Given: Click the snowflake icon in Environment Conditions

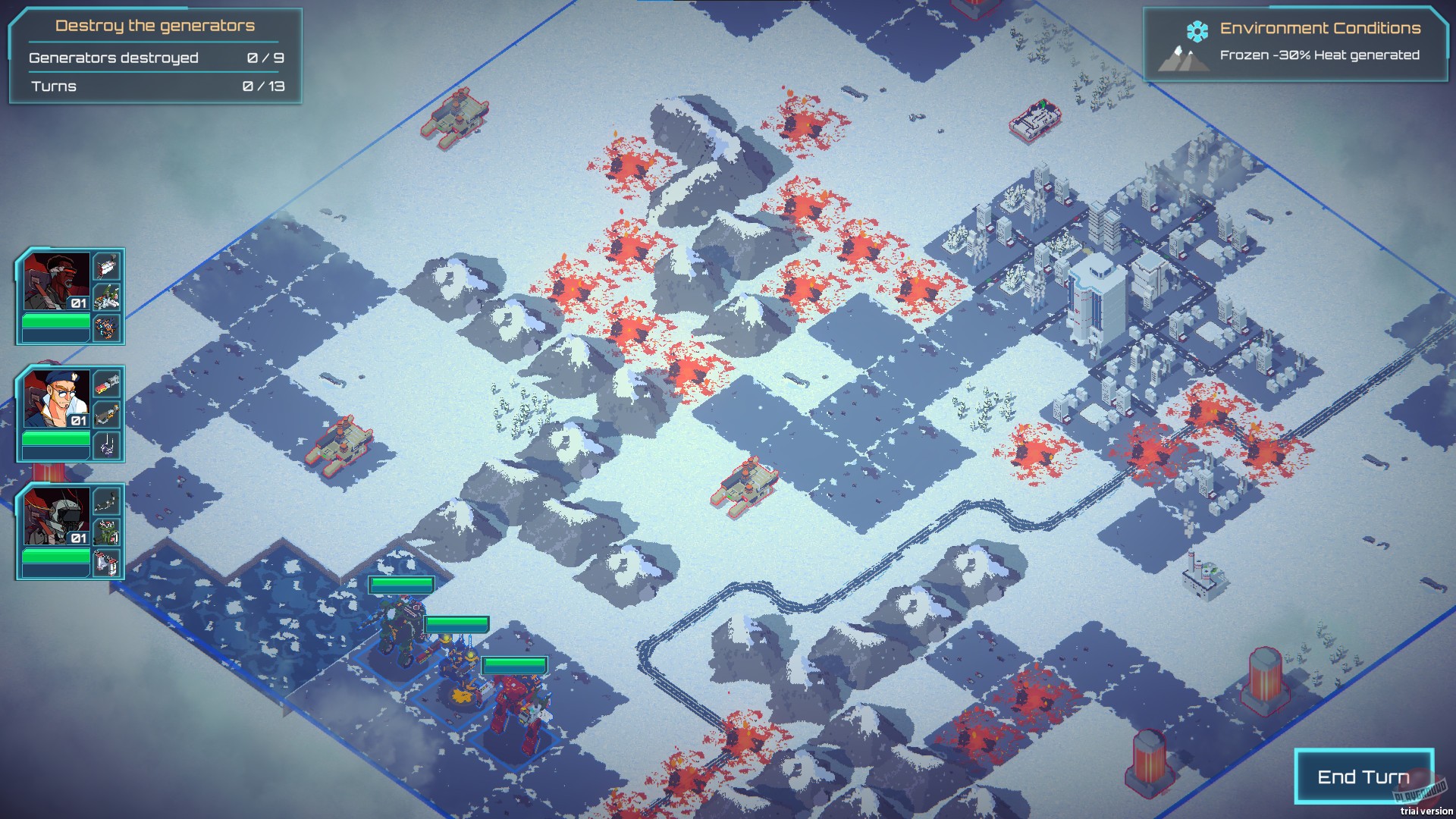Looking at the screenshot, I should point(1197,32).
